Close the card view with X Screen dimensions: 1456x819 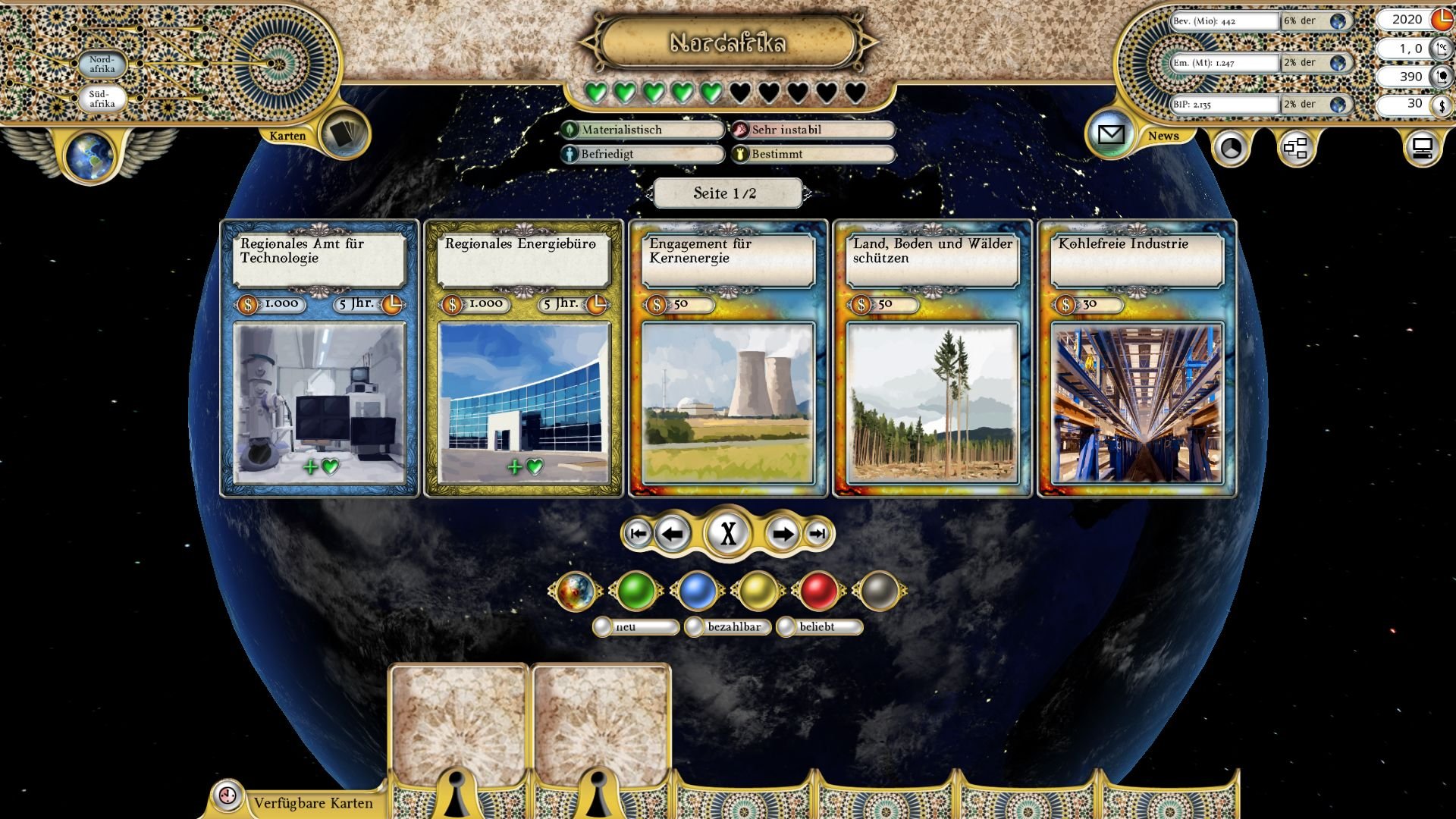pos(728,534)
